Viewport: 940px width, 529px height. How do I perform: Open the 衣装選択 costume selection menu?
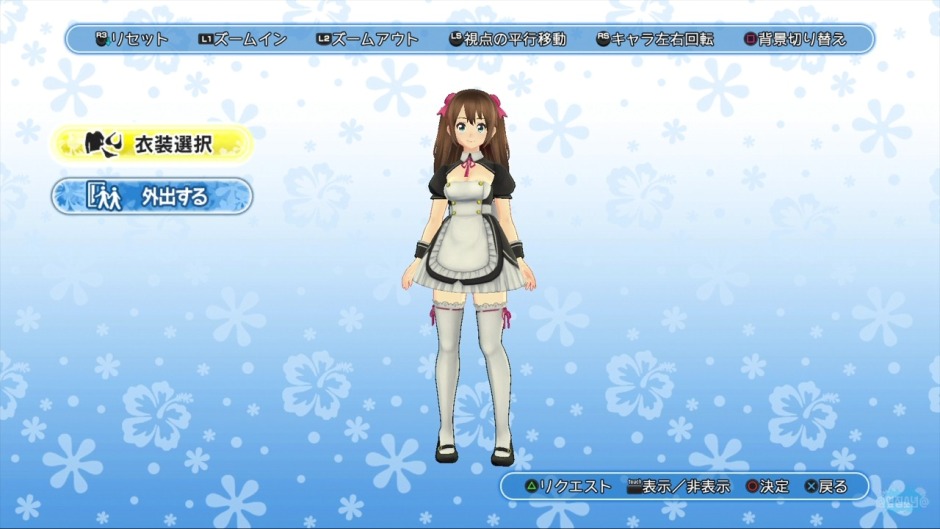pyautogui.click(x=151, y=144)
